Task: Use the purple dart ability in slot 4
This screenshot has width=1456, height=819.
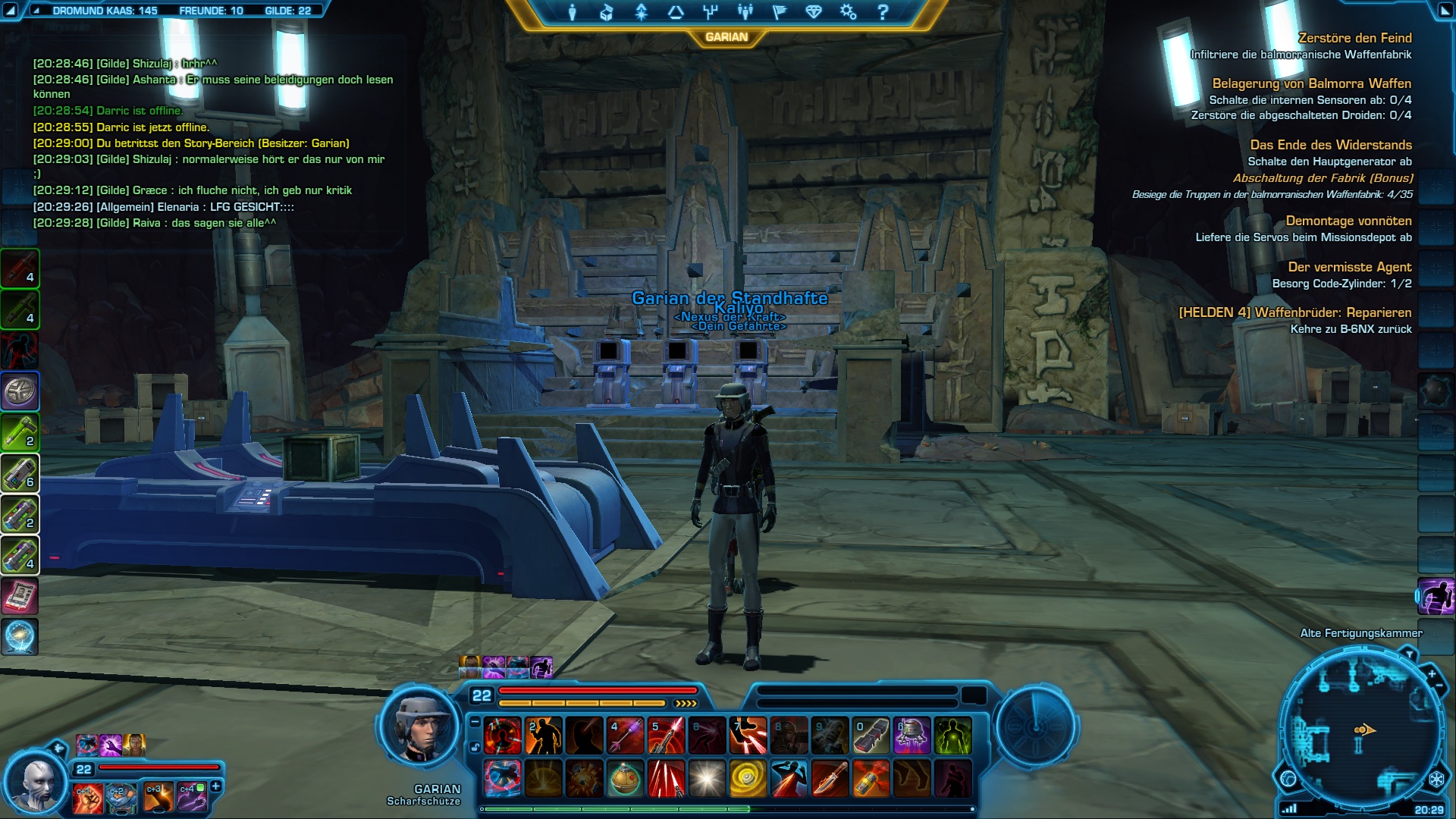Action: tap(626, 736)
